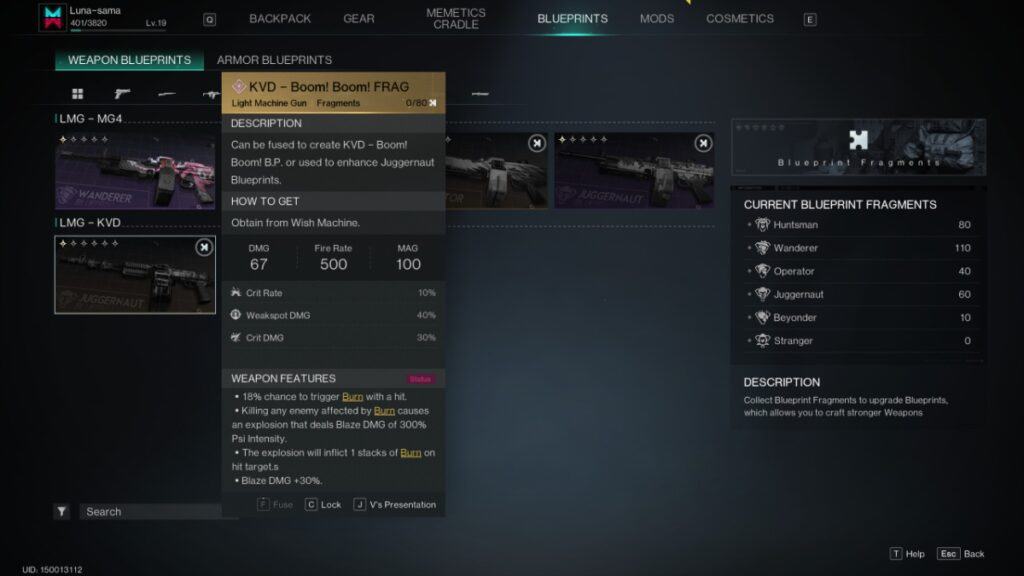Screen dimensions: 1024x576
Task: Go to the Mods tab
Action: 657,19
